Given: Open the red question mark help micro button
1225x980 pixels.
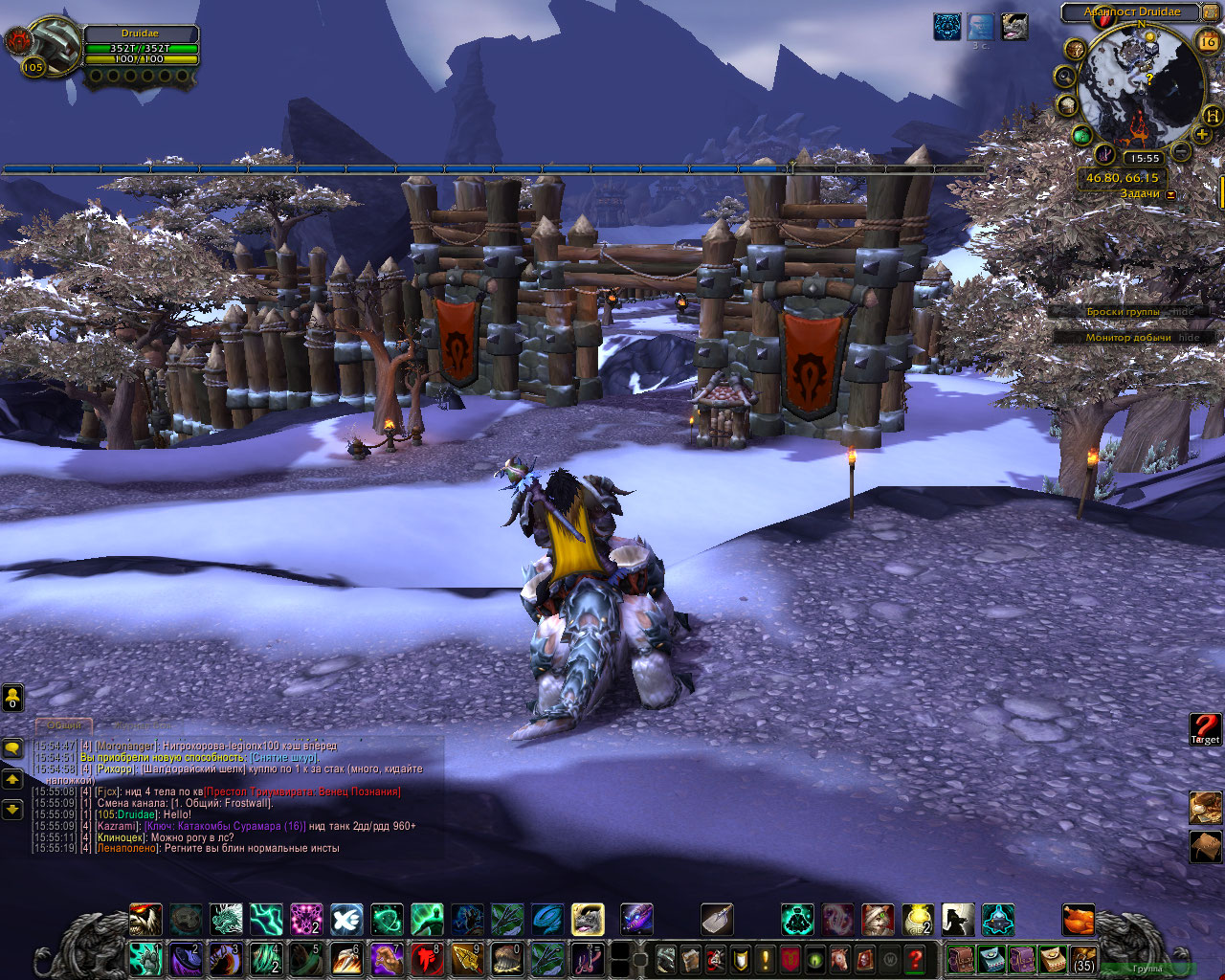Looking at the screenshot, I should point(916,959).
